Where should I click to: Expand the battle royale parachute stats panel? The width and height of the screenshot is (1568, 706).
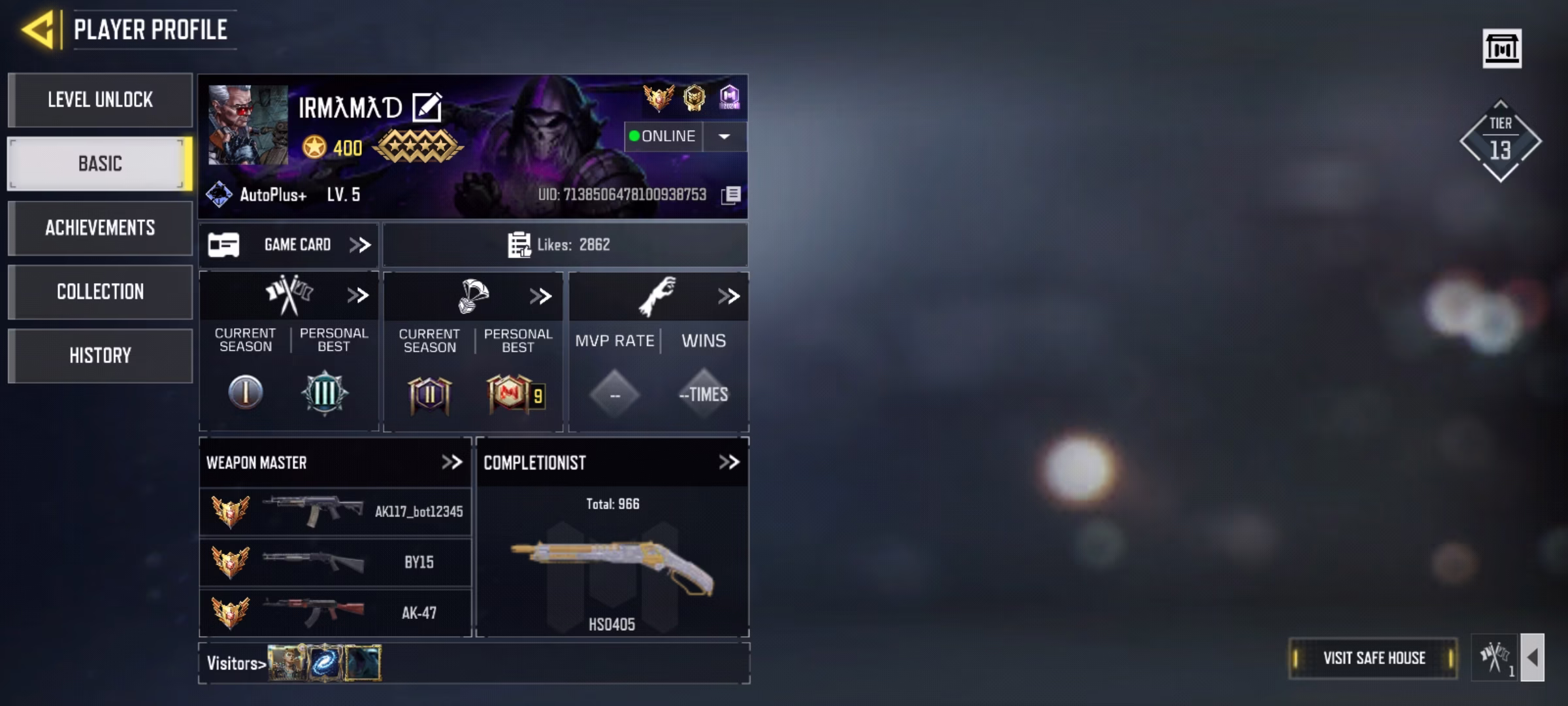pos(541,297)
